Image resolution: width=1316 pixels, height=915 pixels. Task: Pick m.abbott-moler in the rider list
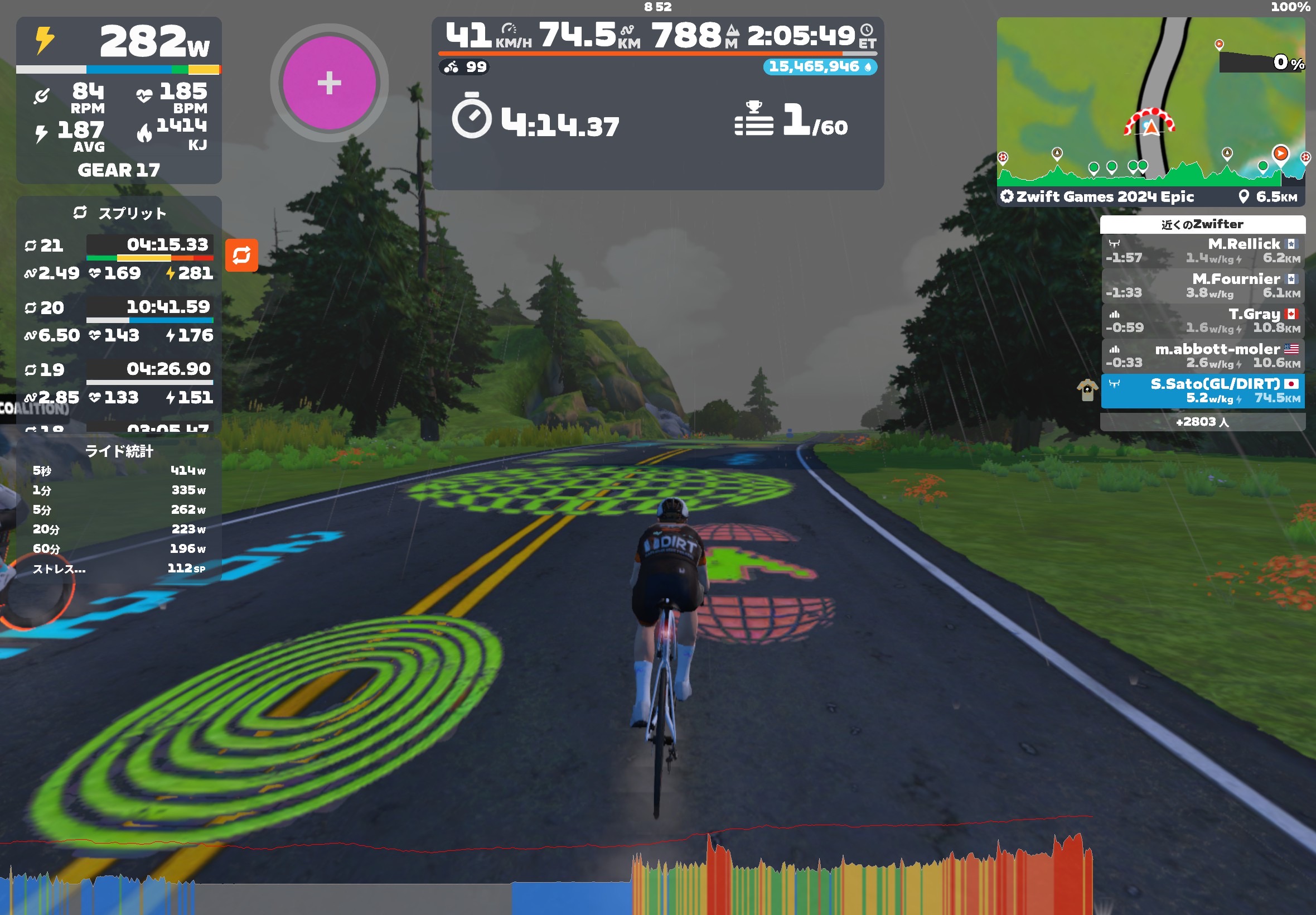coord(1202,356)
